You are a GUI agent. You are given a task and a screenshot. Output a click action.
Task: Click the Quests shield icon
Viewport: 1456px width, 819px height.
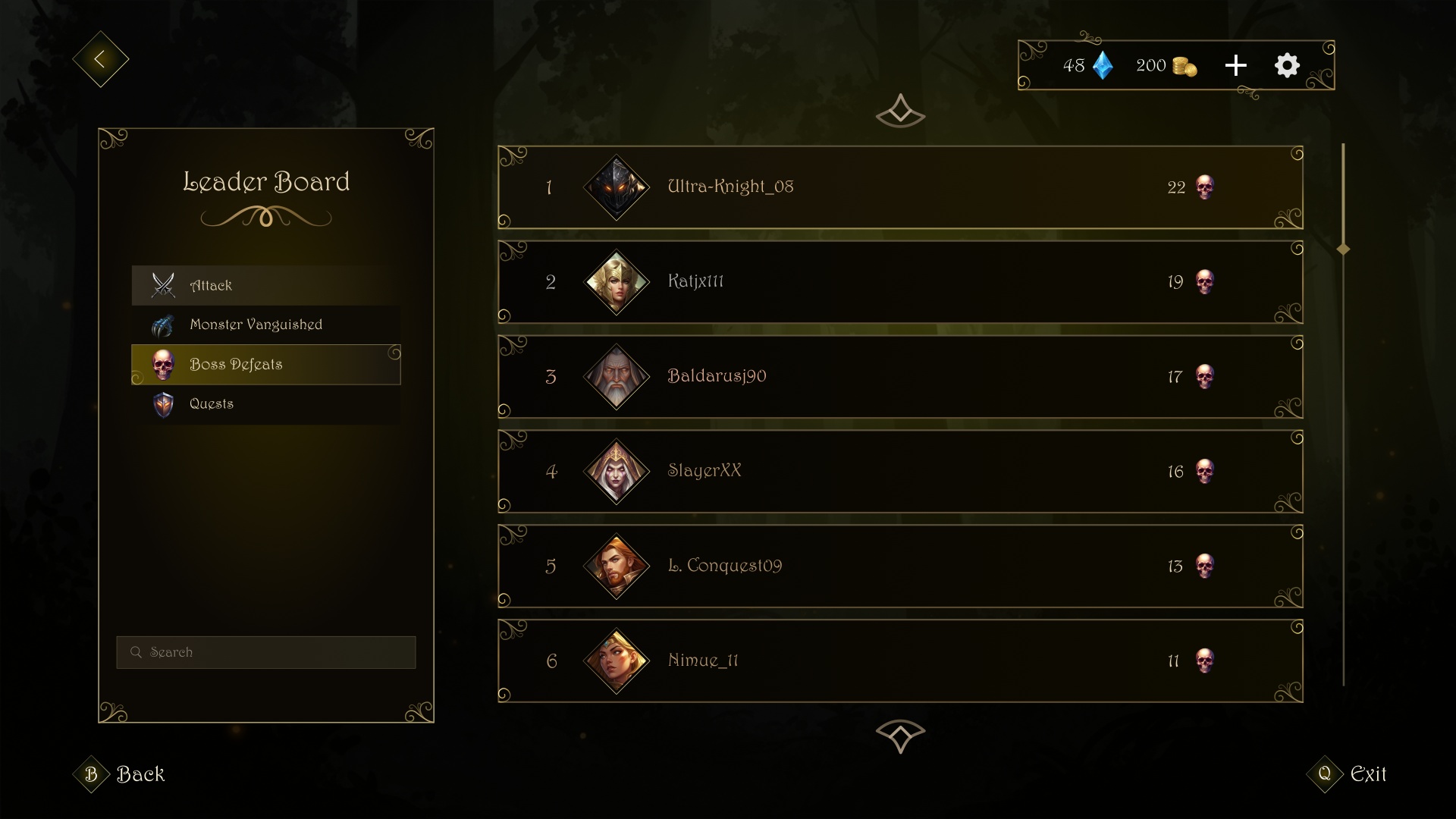(x=162, y=403)
